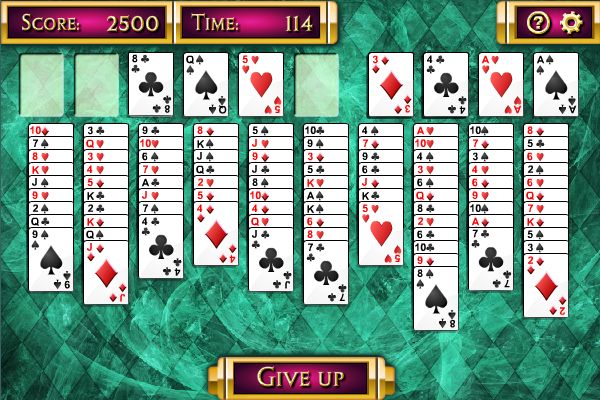Select the fully exposed 8 of spades
The width and height of the screenshot is (600, 400).
click(x=436, y=297)
